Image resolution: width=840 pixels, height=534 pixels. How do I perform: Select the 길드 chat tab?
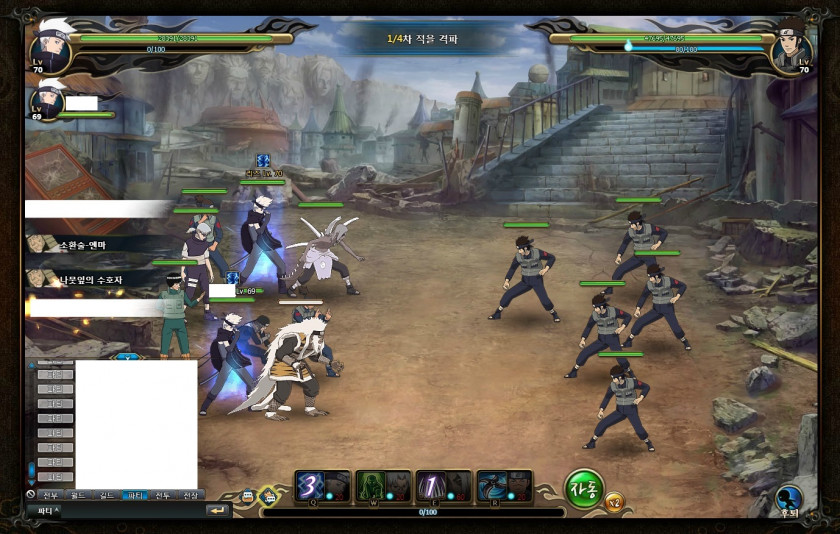pos(106,495)
